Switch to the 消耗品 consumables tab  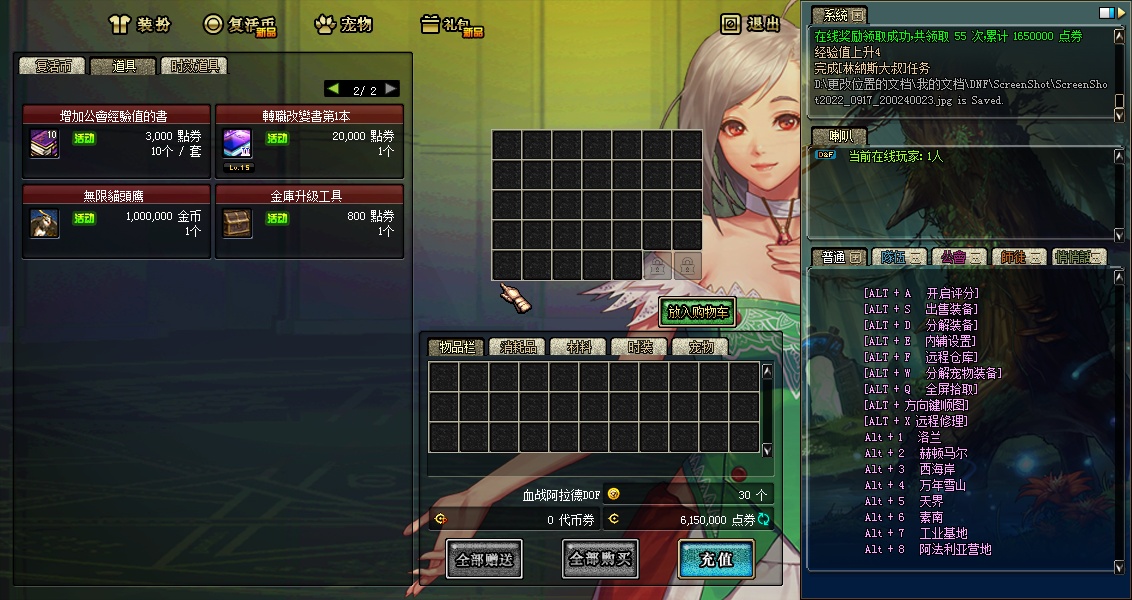coord(518,347)
